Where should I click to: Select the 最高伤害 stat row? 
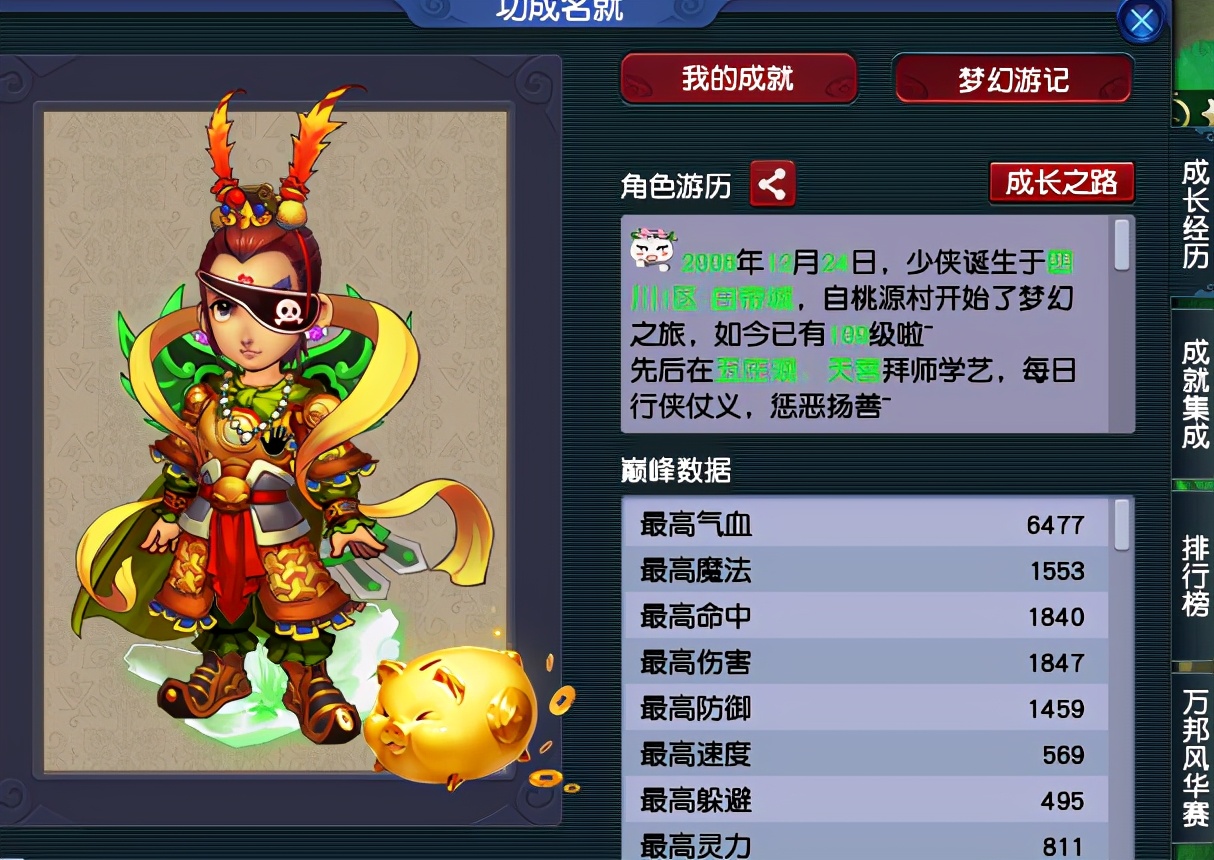point(865,663)
